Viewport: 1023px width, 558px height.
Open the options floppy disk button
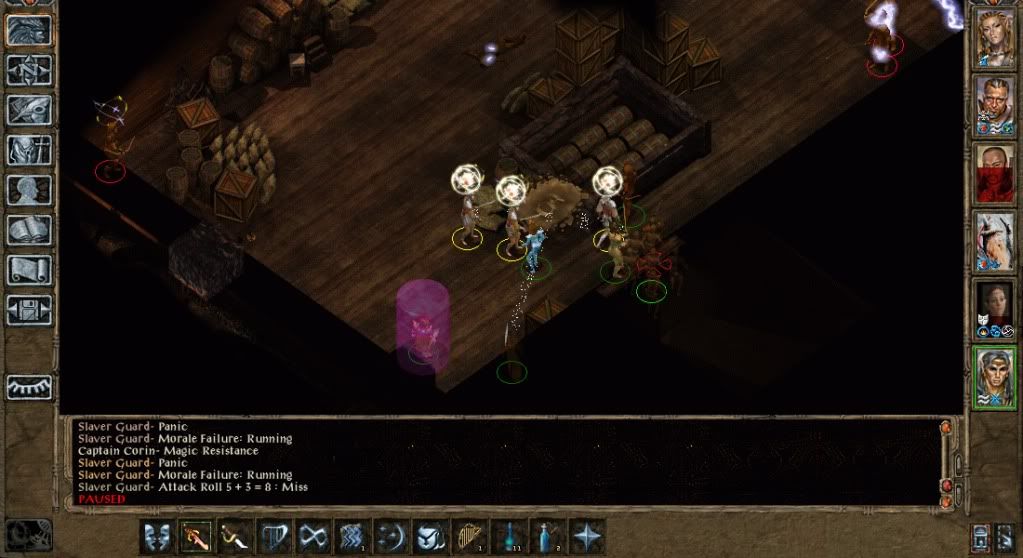pos(29,309)
